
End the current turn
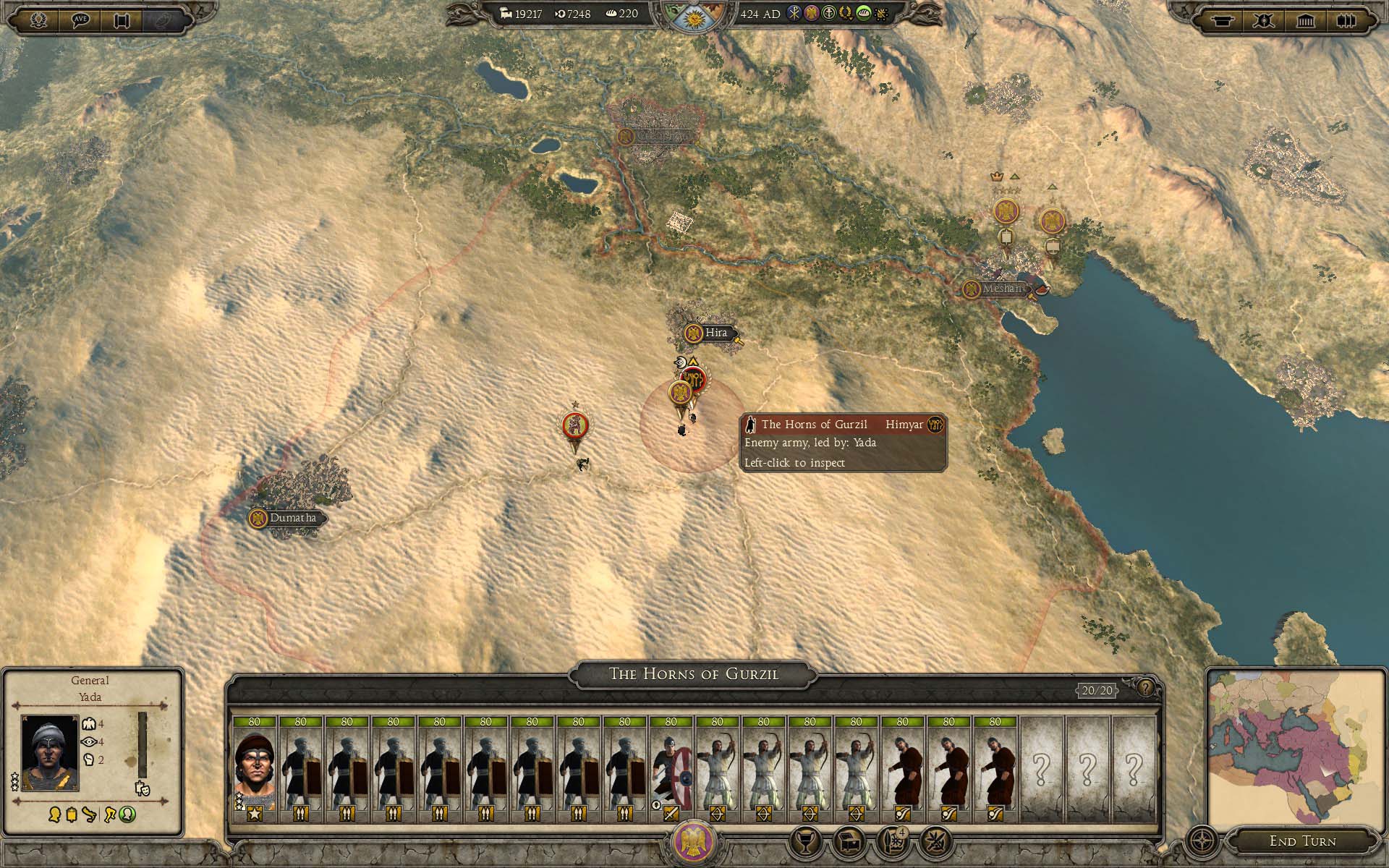[1302, 841]
